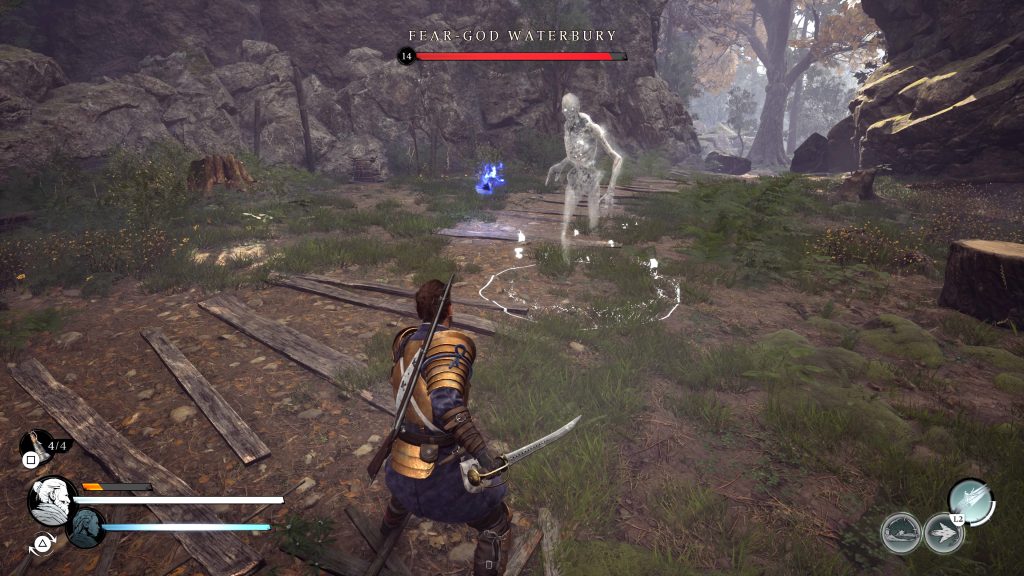Viewport: 1024px width, 576px height.
Task: Trigger the large streaking slash ability
Action: click(x=969, y=499)
